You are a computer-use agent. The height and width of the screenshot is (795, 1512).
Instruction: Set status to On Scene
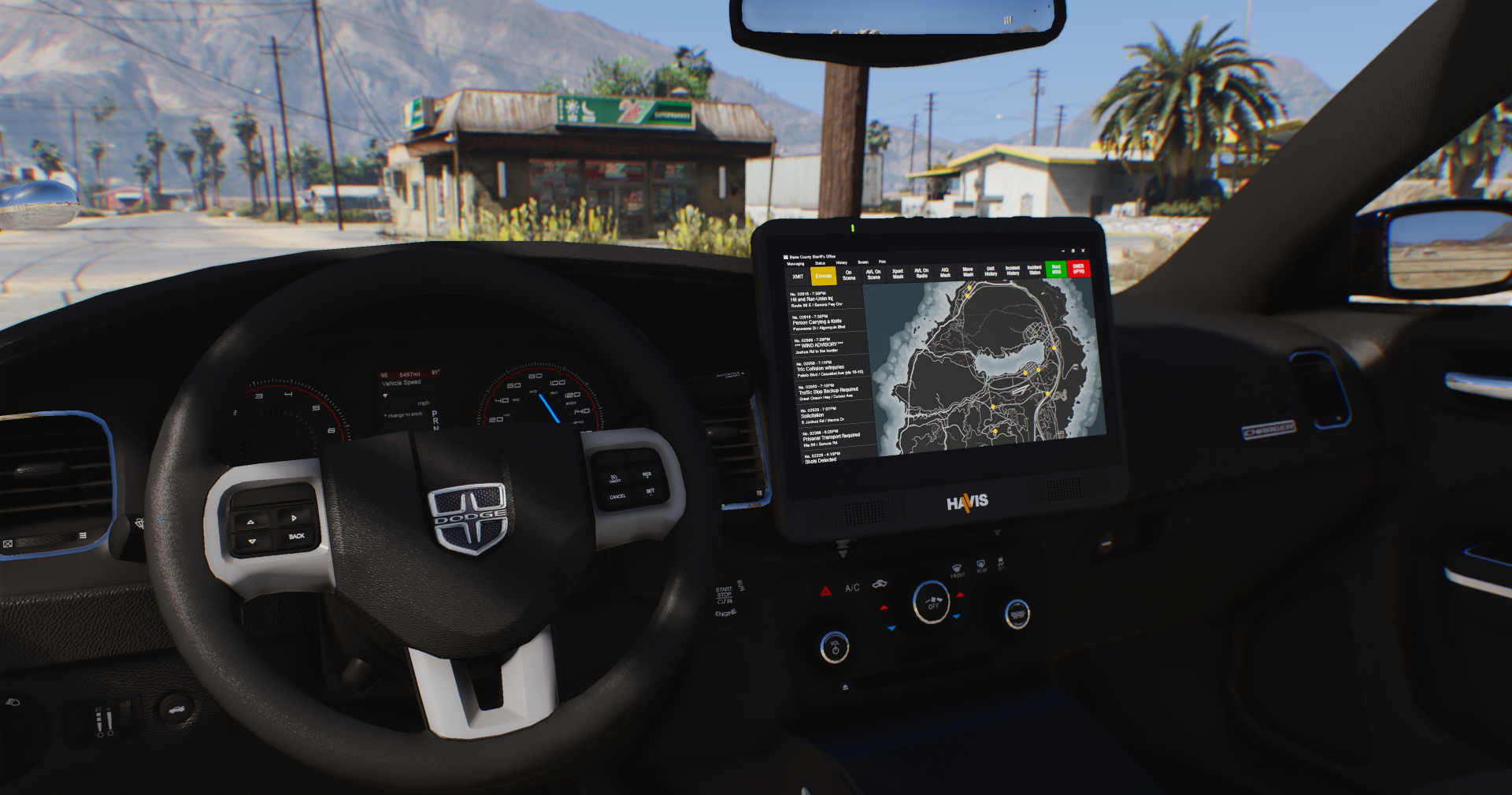[x=849, y=275]
